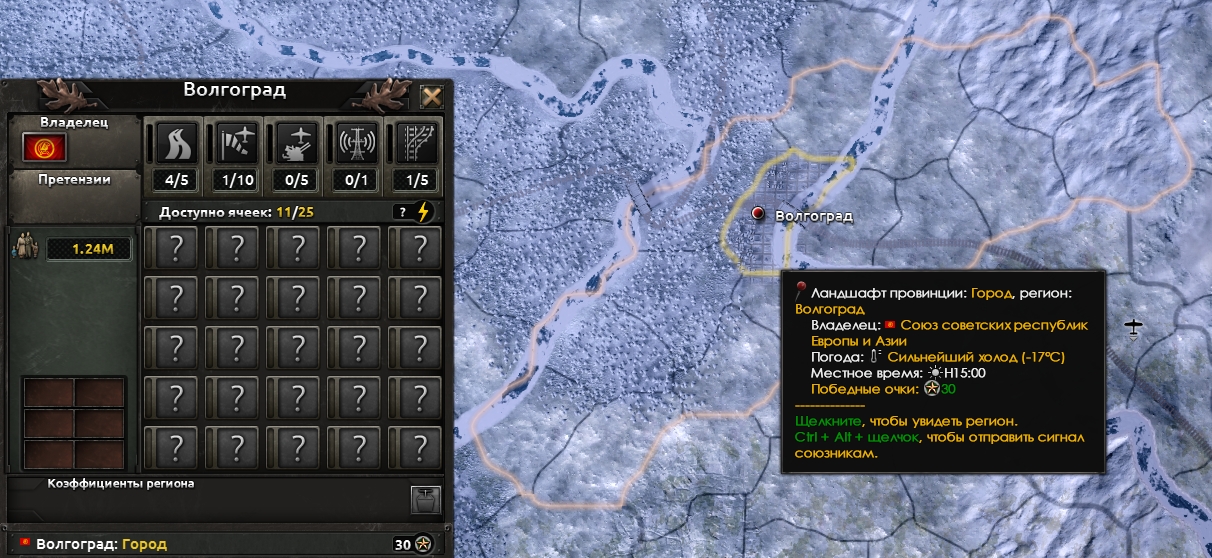
Task: Close the Волгоград region panel
Action: click(431, 97)
